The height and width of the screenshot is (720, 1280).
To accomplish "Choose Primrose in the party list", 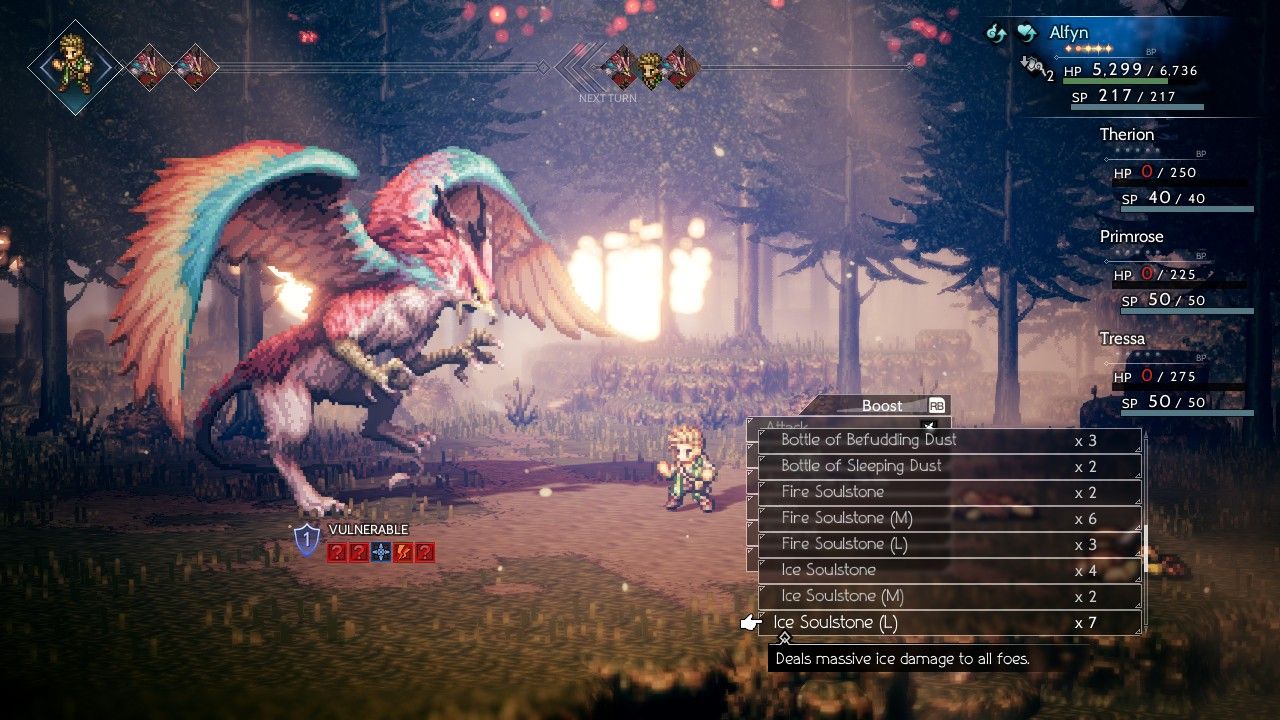I will pyautogui.click(x=1131, y=237).
